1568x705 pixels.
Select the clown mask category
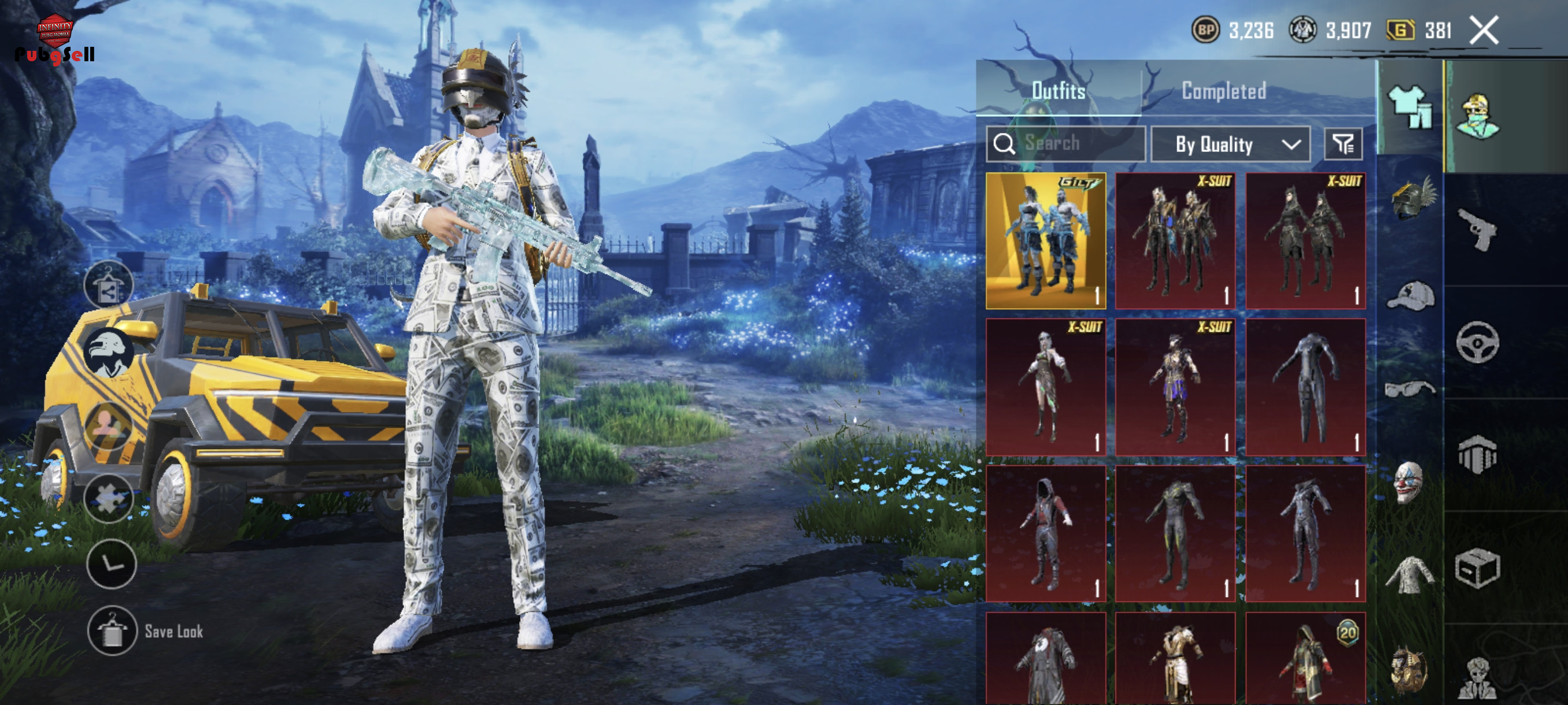1408,482
